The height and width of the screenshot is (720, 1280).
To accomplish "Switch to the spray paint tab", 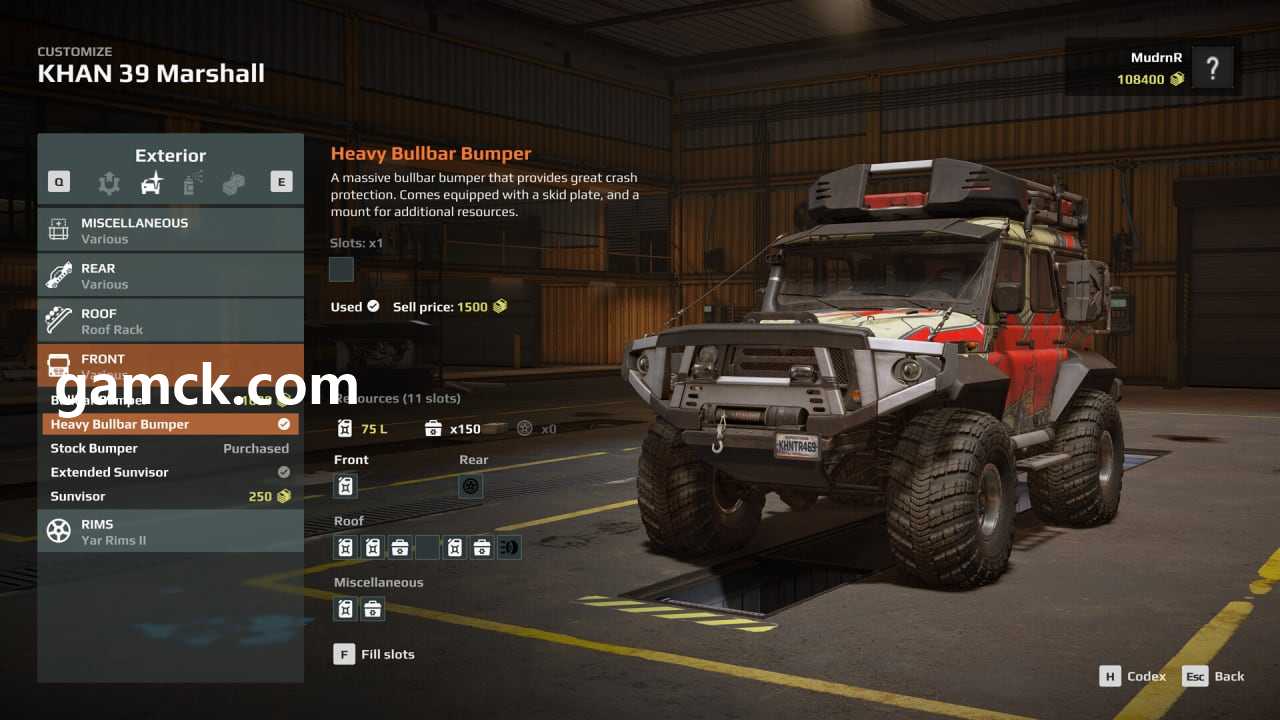I will [x=193, y=183].
